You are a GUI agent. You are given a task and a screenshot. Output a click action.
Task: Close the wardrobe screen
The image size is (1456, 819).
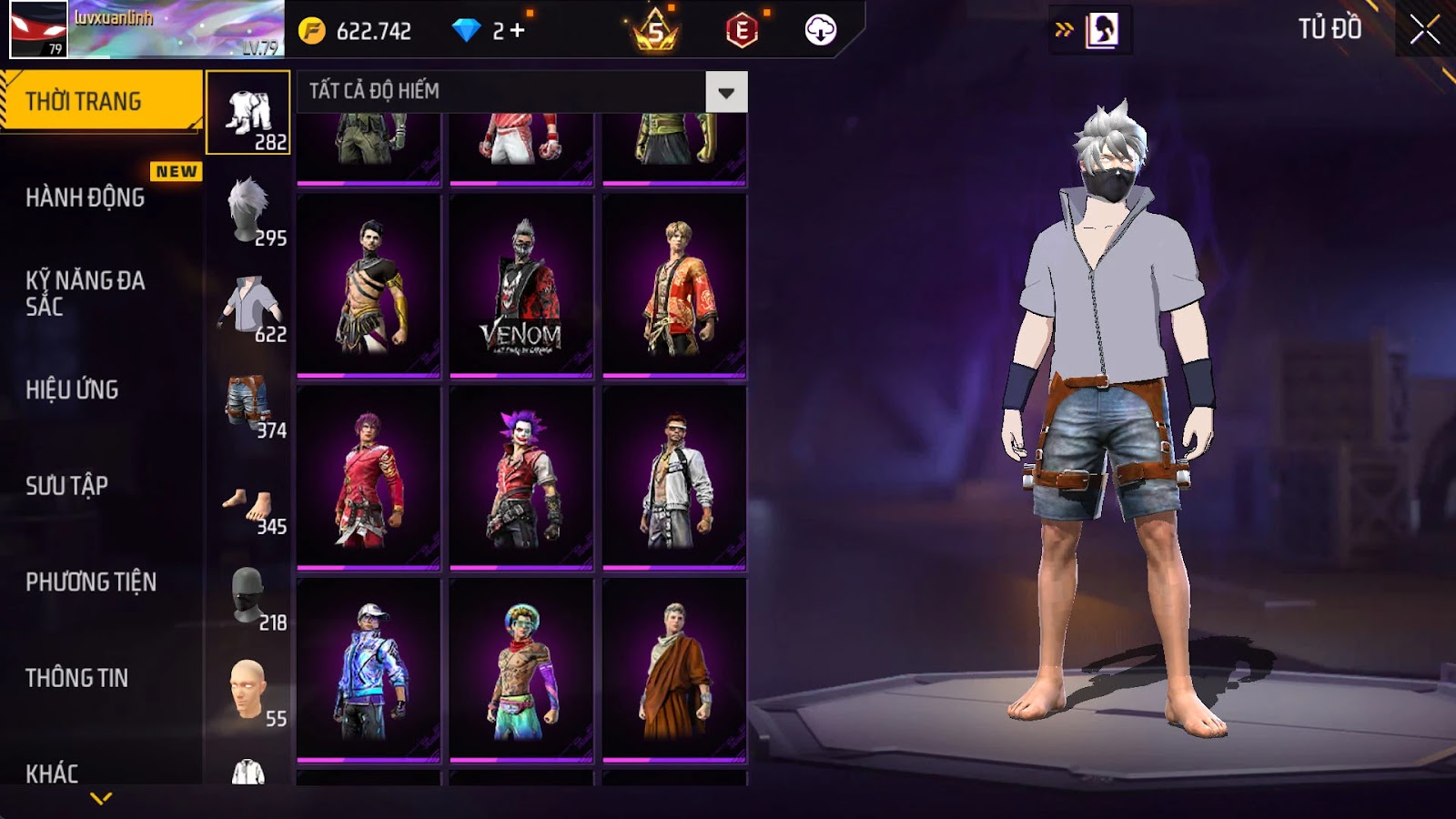(1424, 30)
